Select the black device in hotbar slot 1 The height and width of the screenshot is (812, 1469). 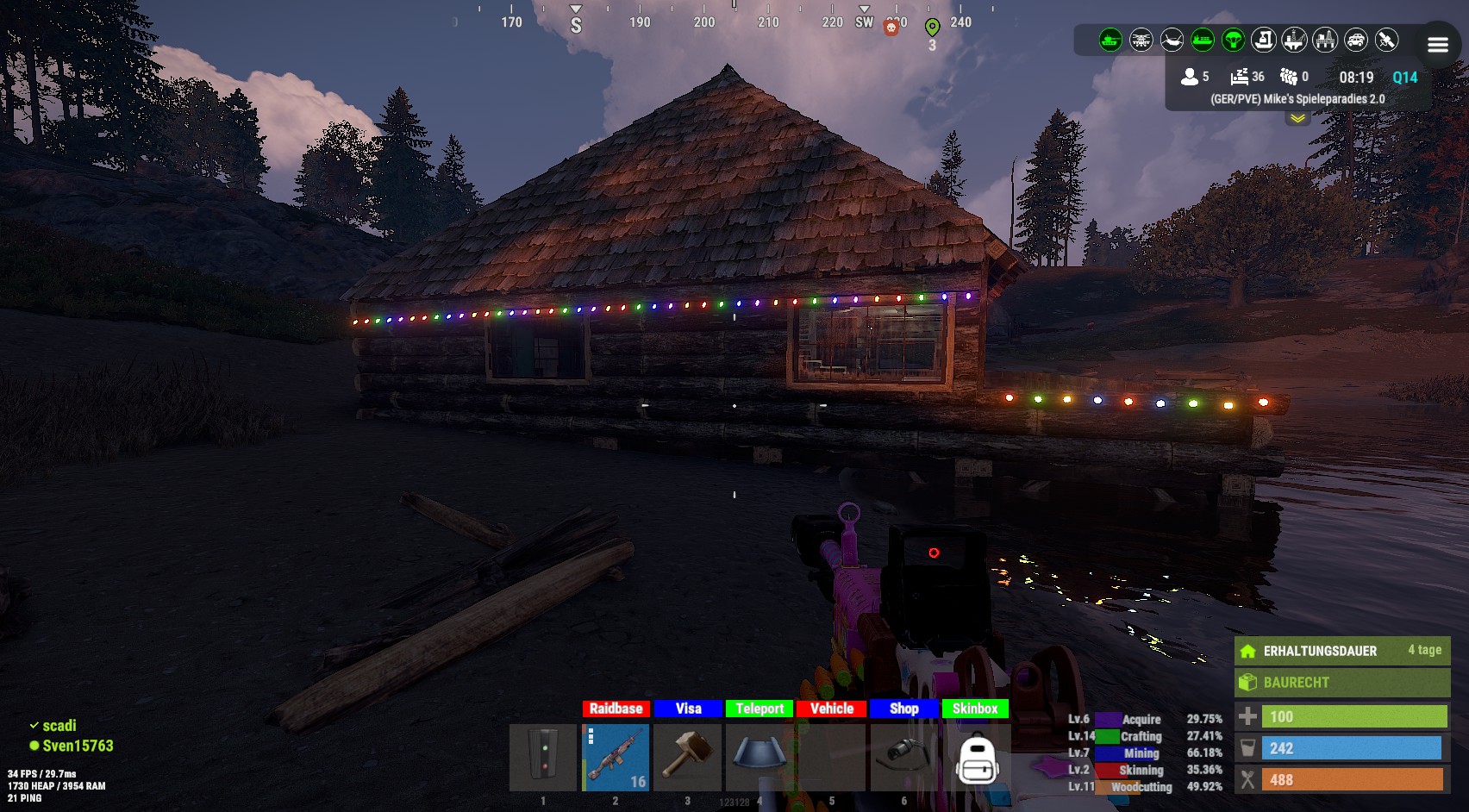543,758
